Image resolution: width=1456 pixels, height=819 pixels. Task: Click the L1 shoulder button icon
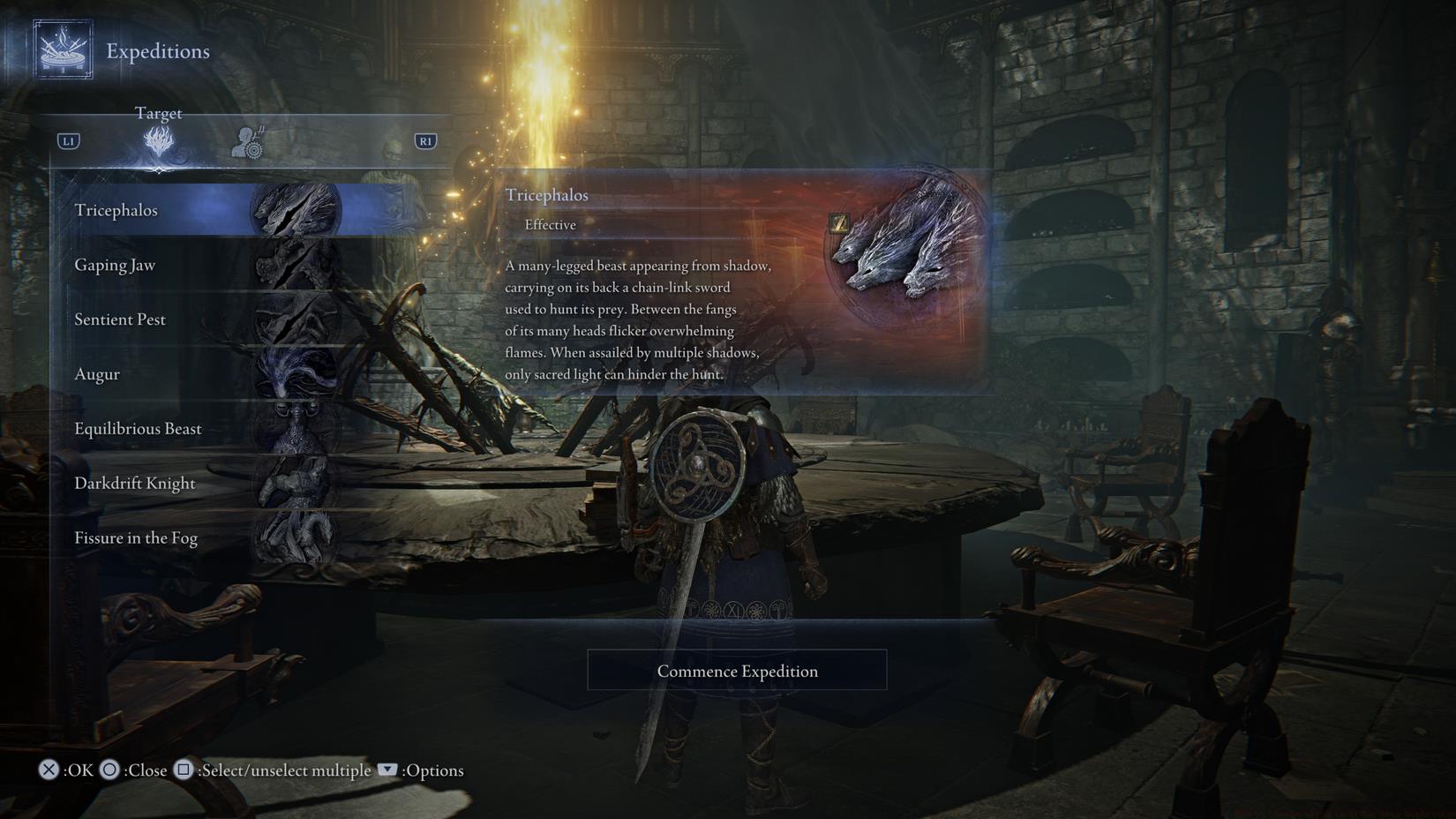(x=68, y=139)
